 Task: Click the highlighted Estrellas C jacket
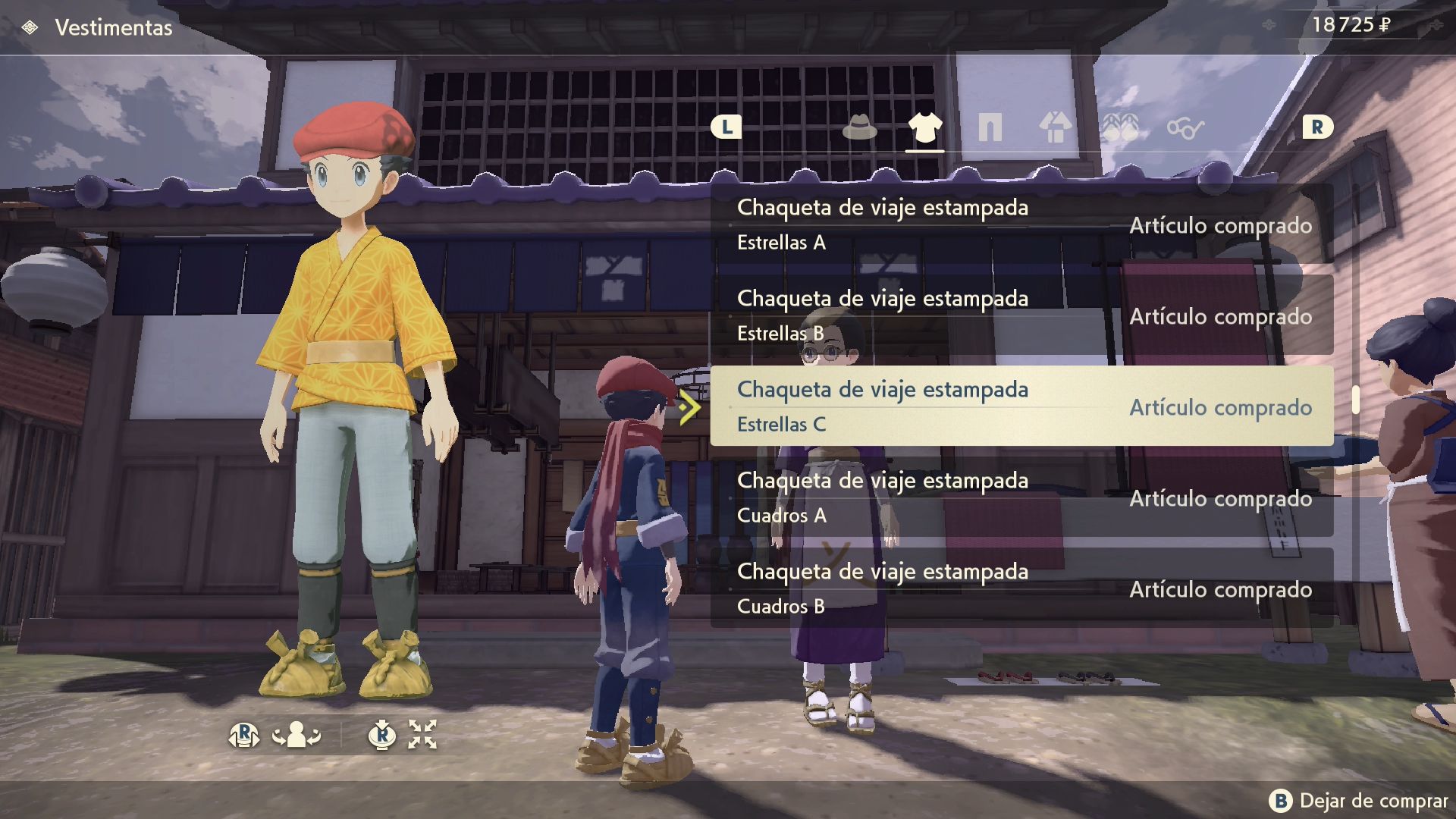[1021, 406]
